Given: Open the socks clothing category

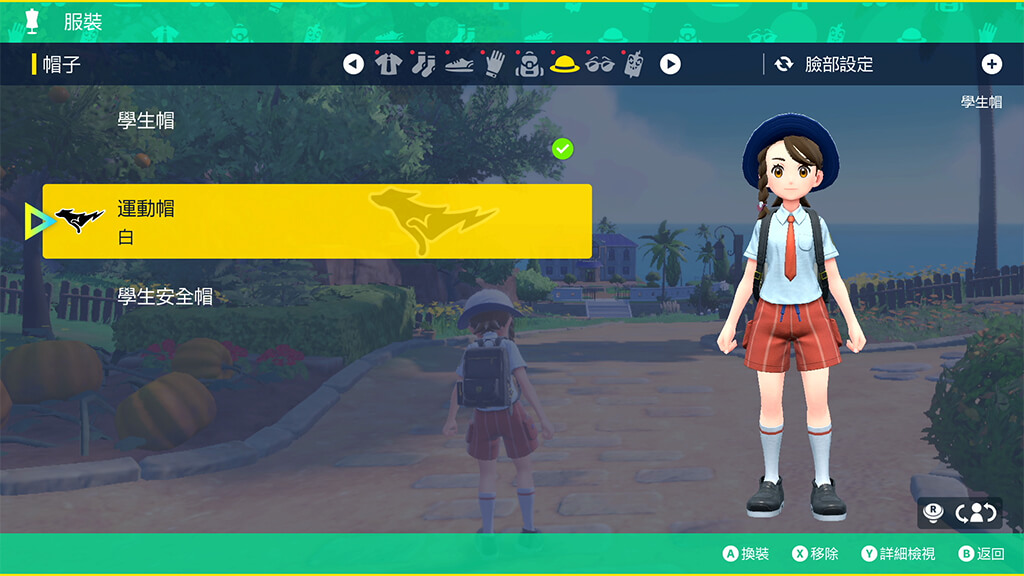Looking at the screenshot, I should [423, 65].
